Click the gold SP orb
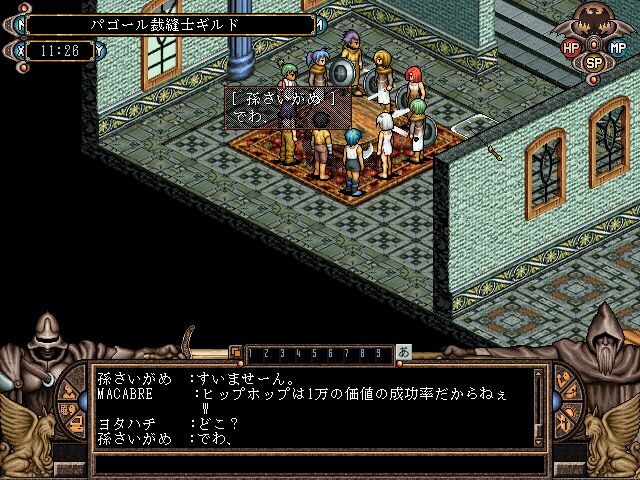 click(594, 62)
